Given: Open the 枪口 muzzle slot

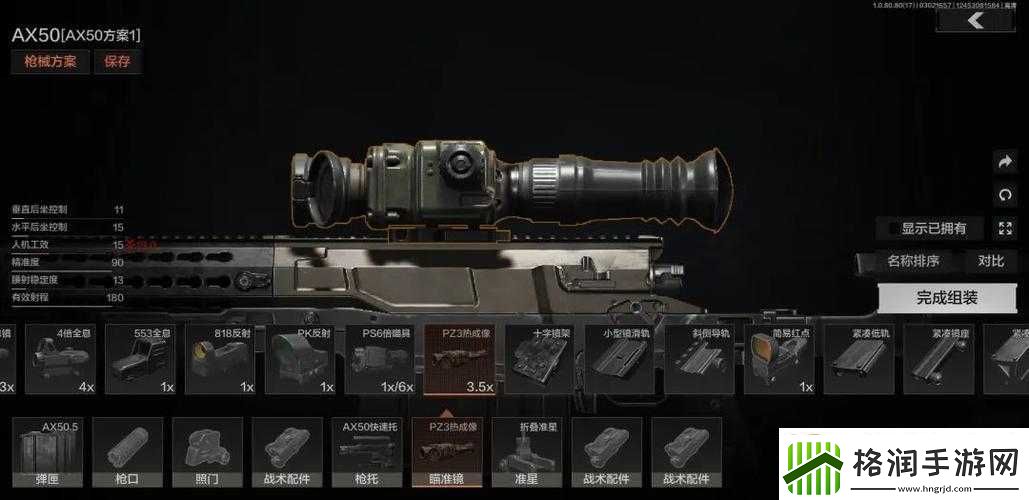Looking at the screenshot, I should tap(127, 453).
